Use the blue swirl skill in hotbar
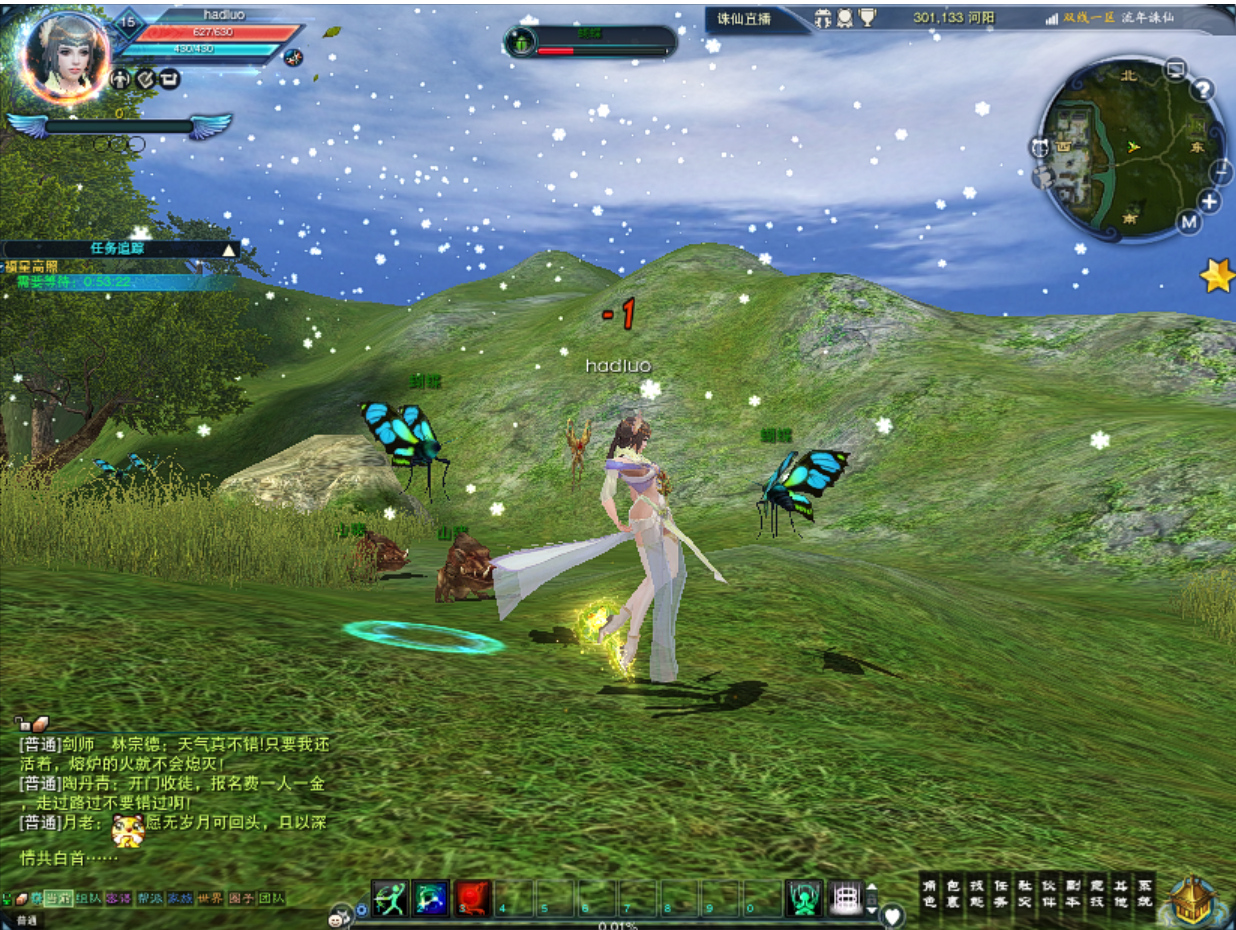The width and height of the screenshot is (1236, 930). [431, 898]
